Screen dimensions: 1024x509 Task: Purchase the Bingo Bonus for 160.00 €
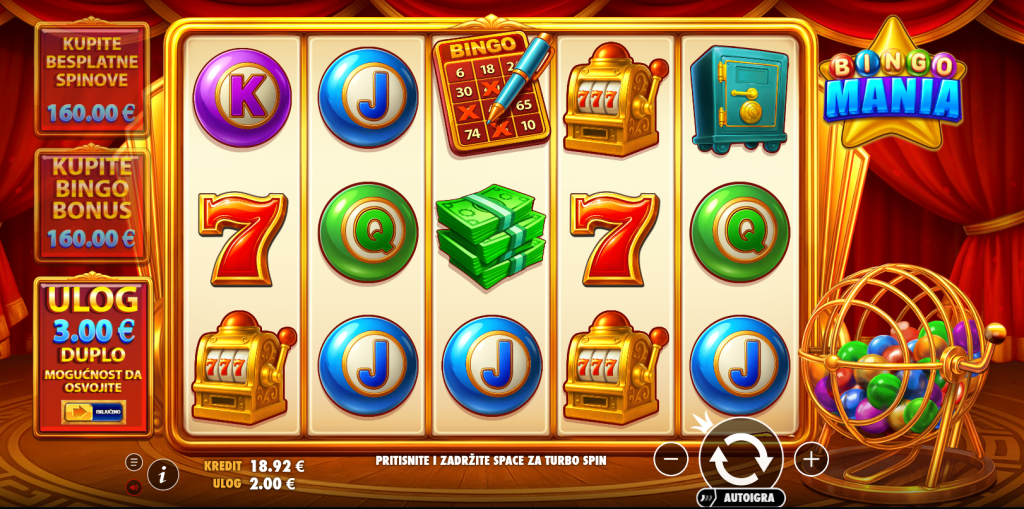pos(91,204)
